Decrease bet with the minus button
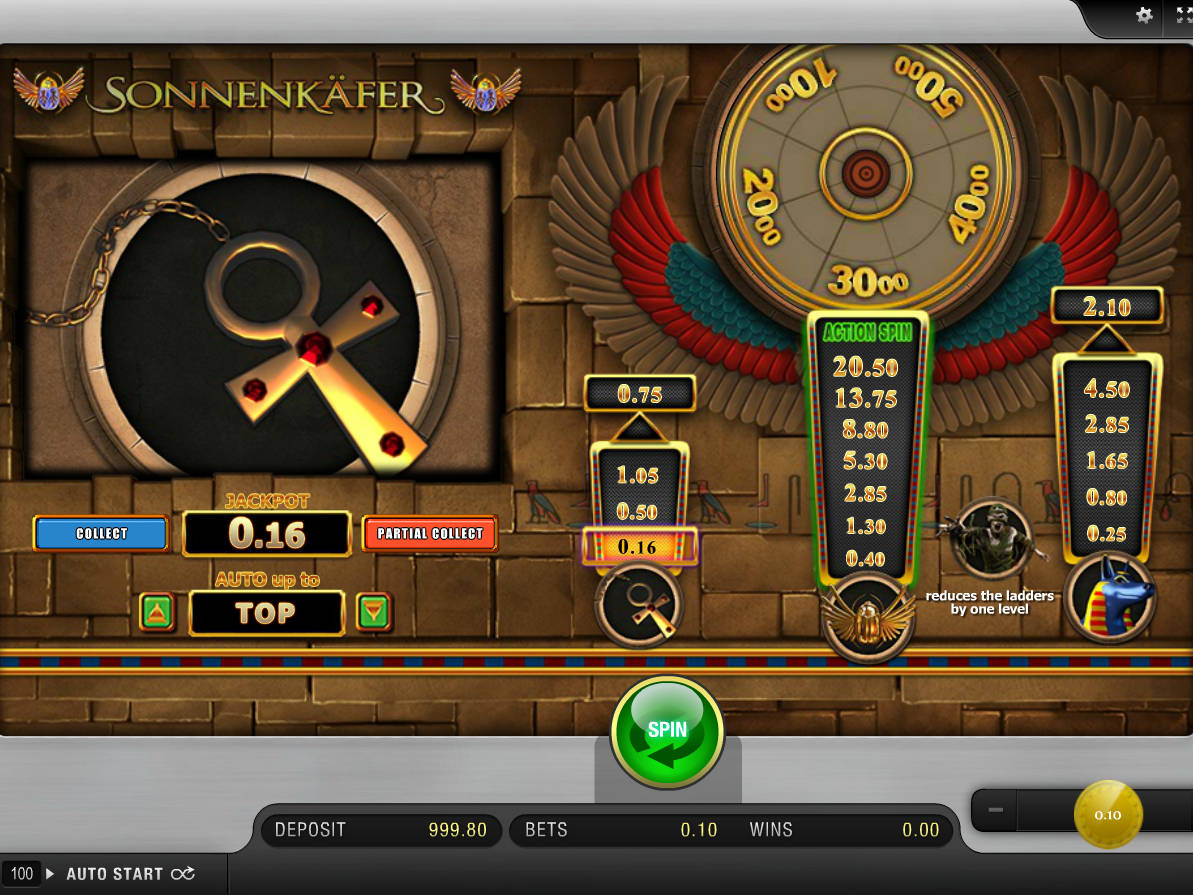Screen dimensions: 1193x895 tap(995, 810)
